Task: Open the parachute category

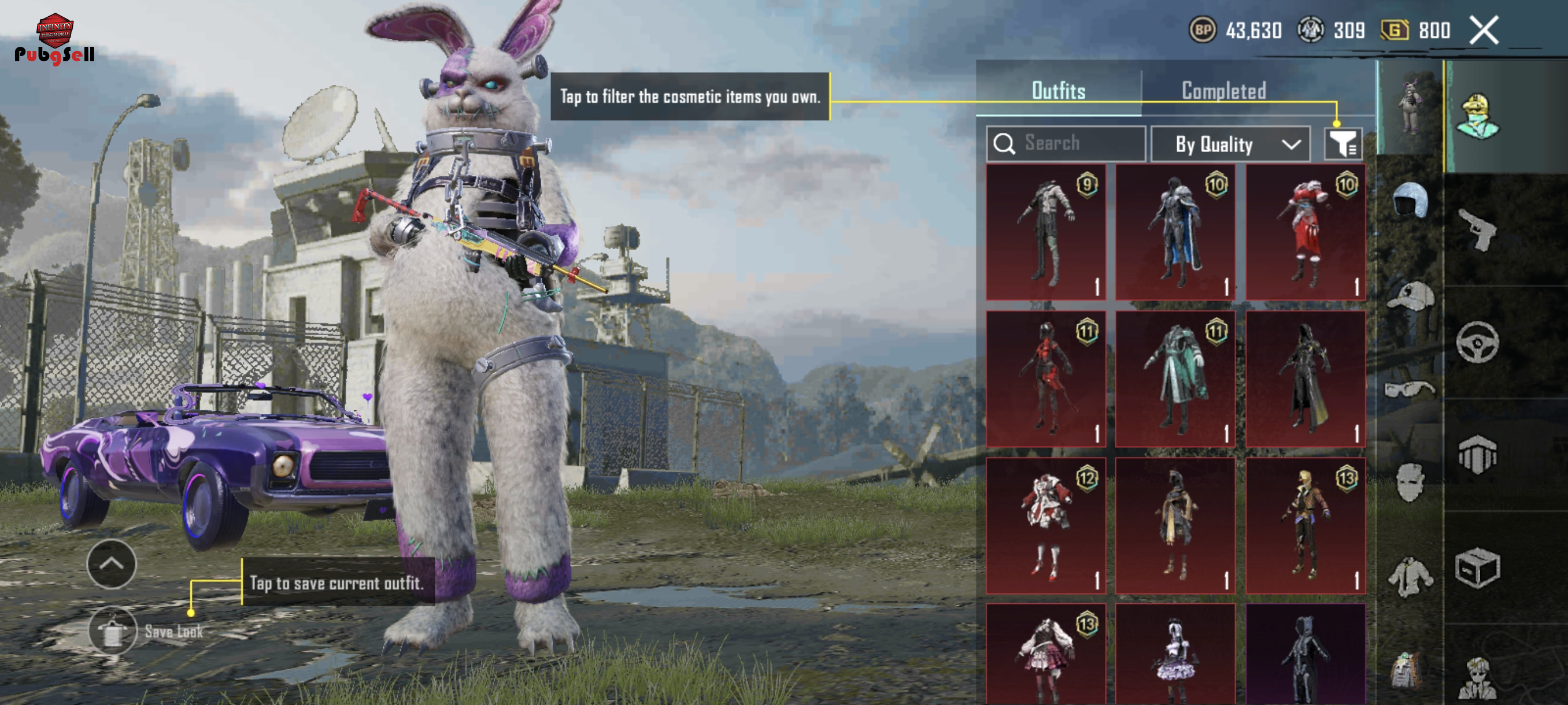Action: [1477, 454]
